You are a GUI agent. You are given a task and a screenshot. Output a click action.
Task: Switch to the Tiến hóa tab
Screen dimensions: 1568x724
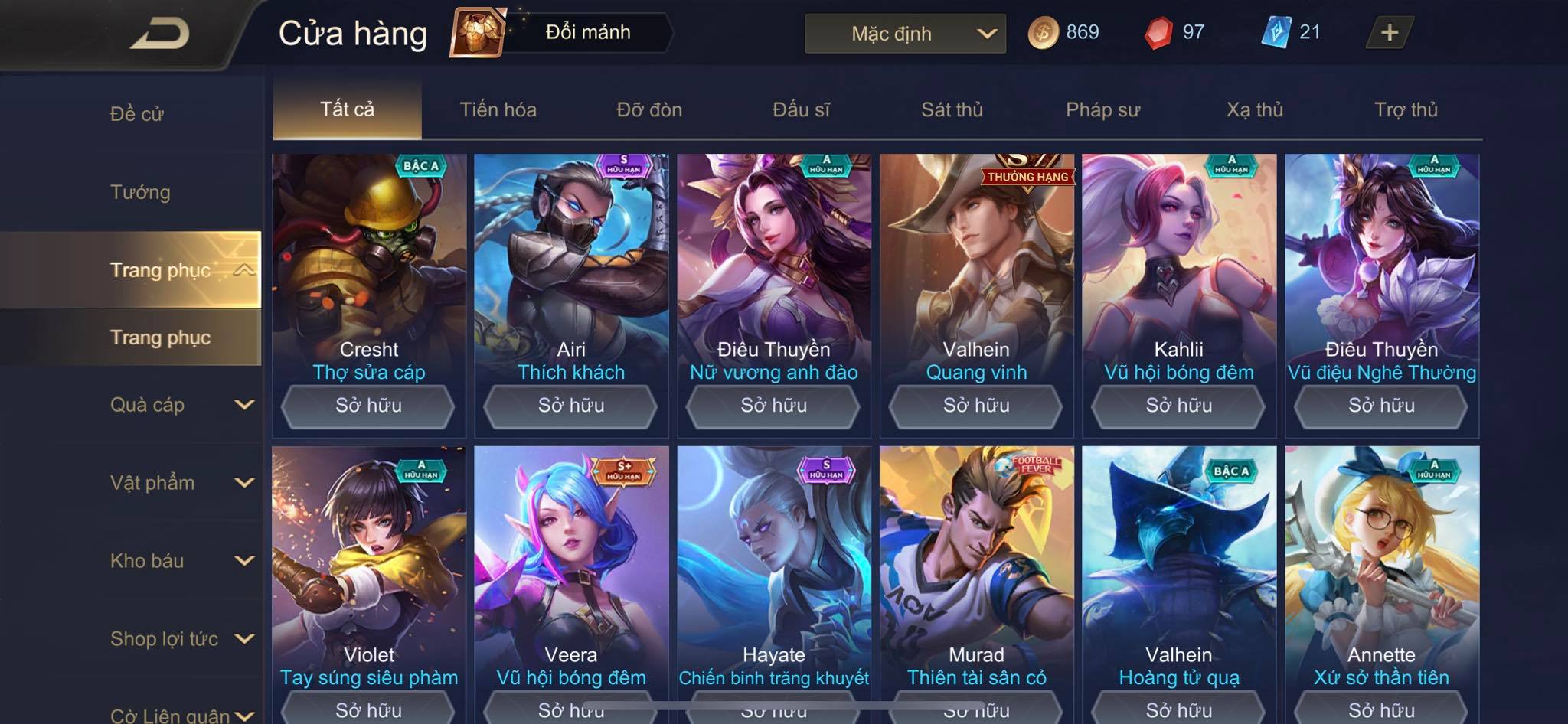(498, 109)
